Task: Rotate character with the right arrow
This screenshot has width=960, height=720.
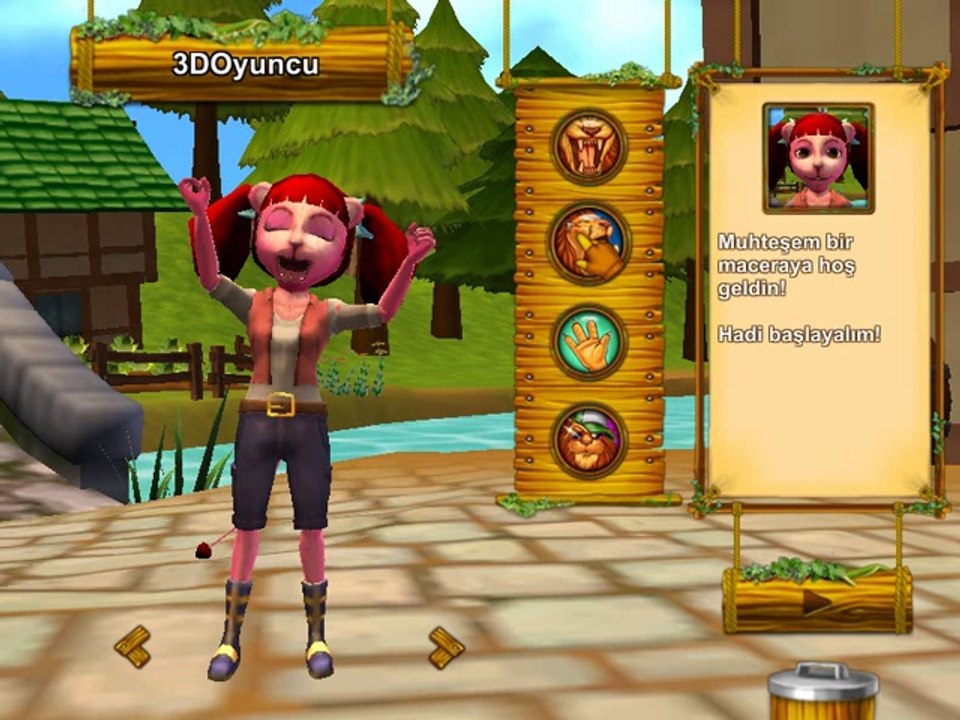Action: click(x=446, y=646)
